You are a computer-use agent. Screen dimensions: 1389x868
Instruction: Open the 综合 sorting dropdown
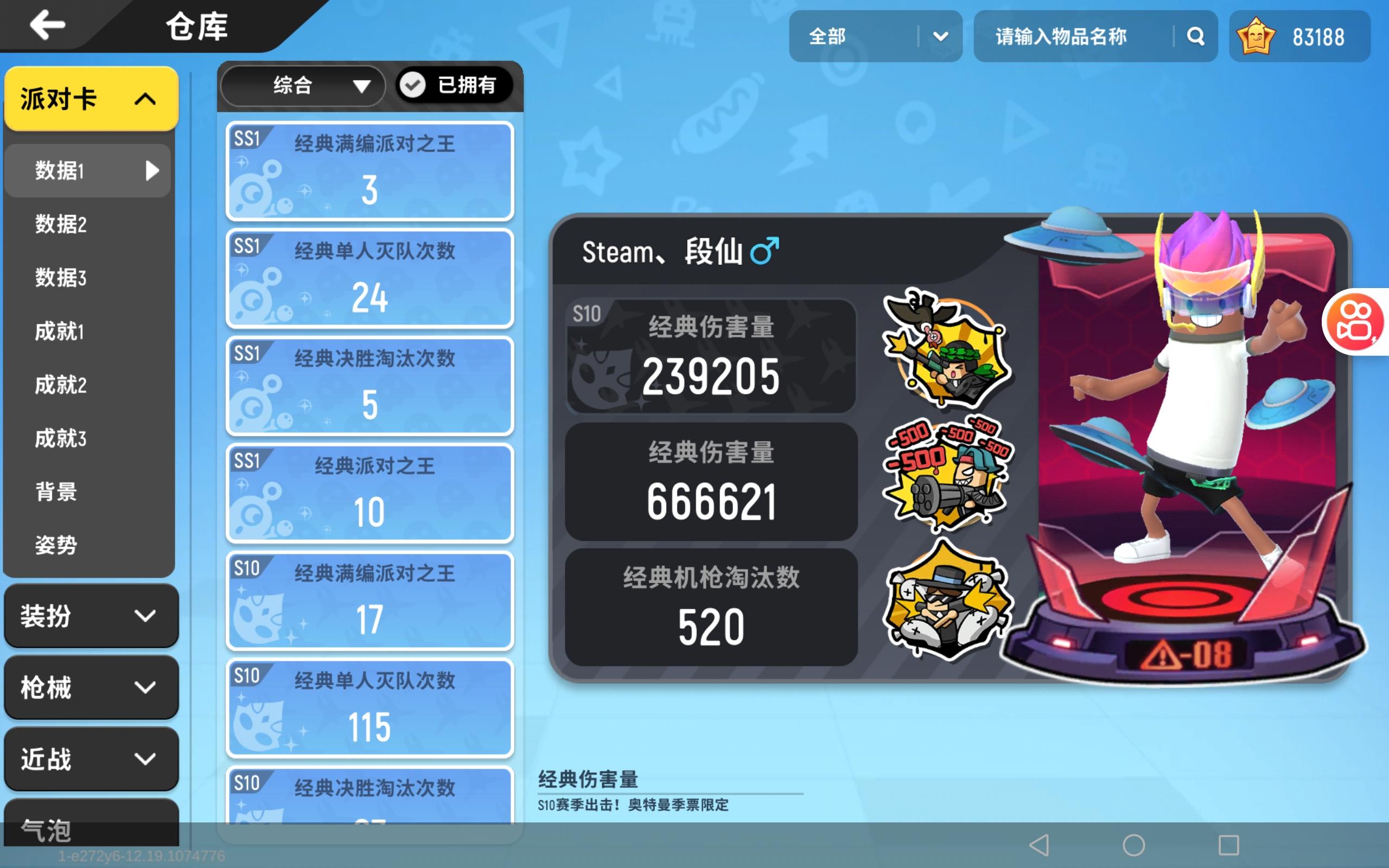coord(302,86)
